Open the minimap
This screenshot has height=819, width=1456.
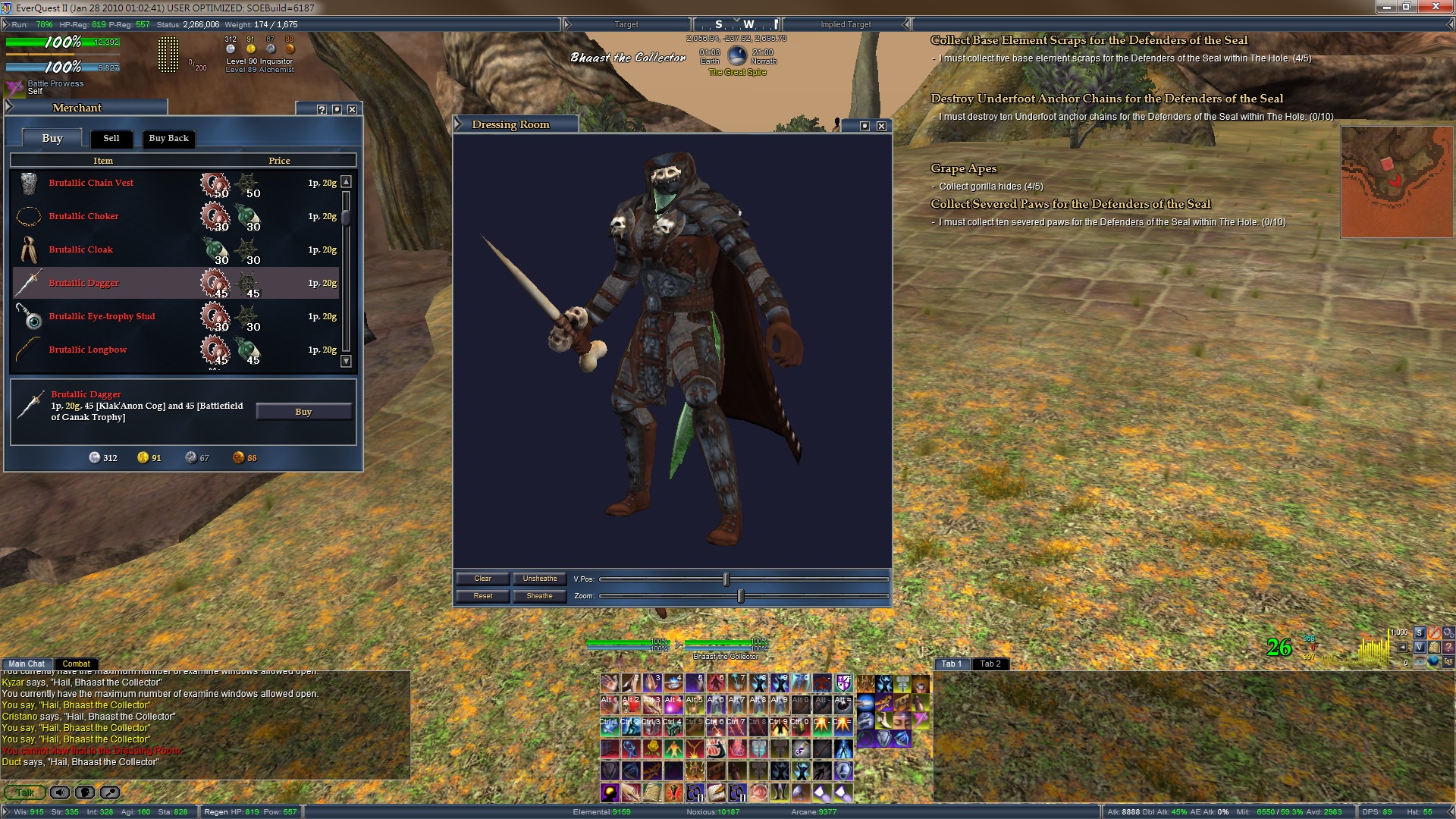[x=1396, y=182]
